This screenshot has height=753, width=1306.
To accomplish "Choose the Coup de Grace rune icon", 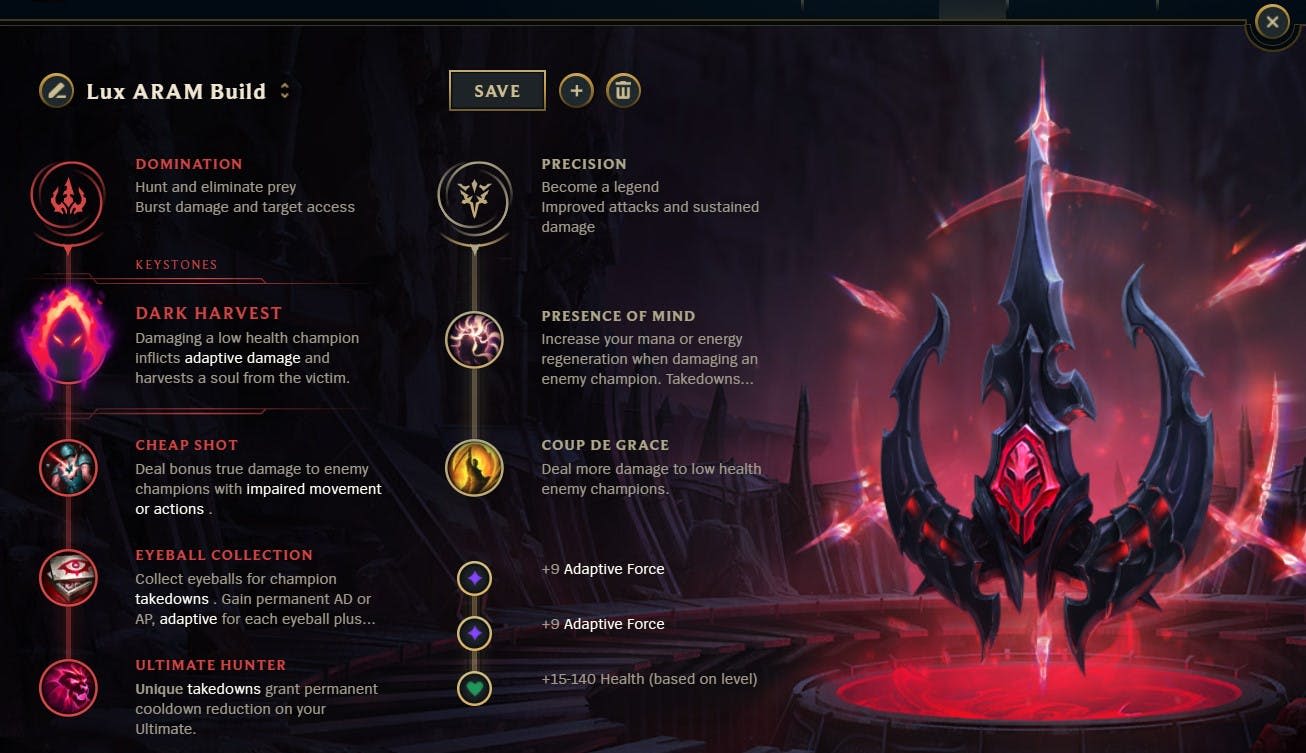I will [x=473, y=467].
